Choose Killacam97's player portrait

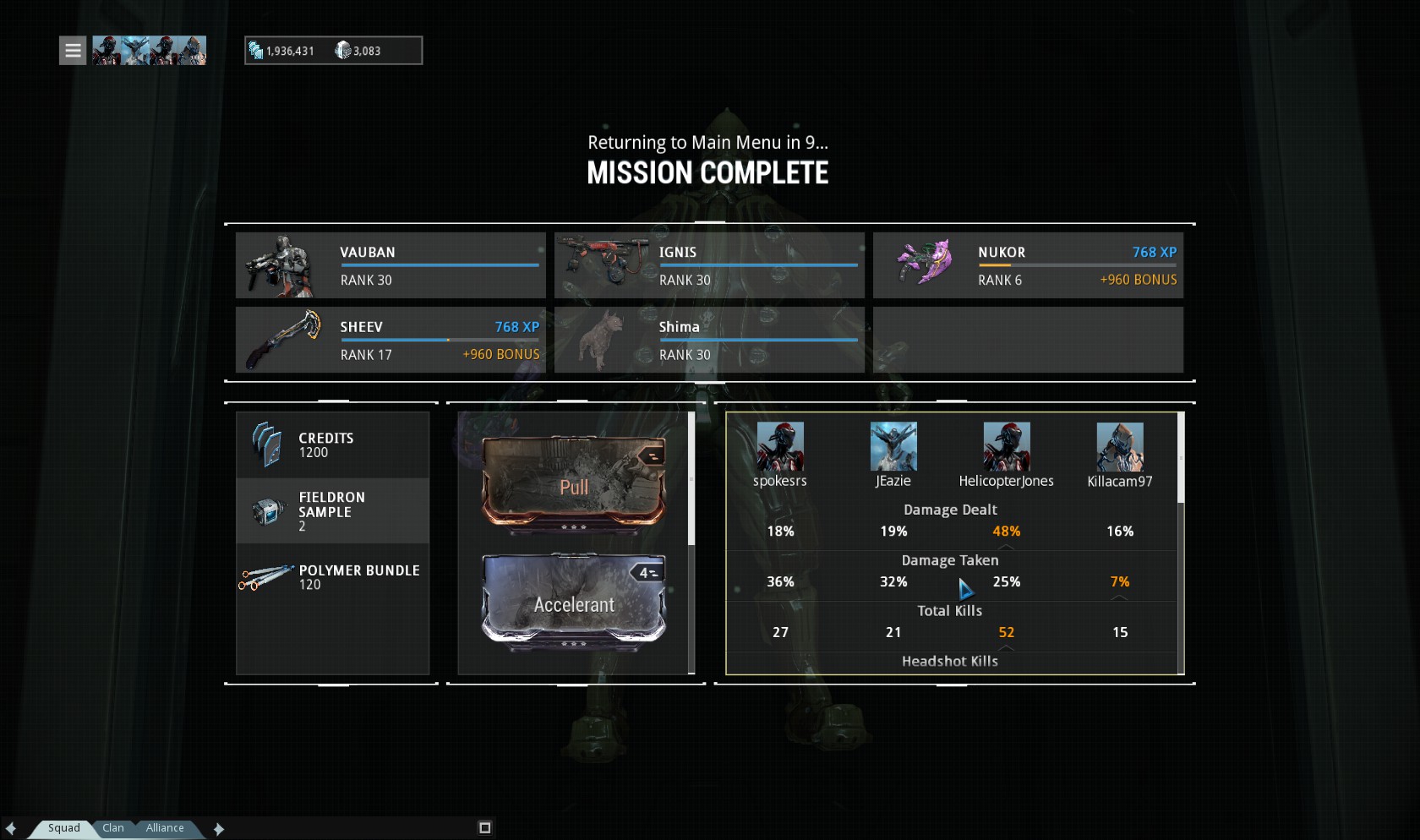(x=1119, y=447)
